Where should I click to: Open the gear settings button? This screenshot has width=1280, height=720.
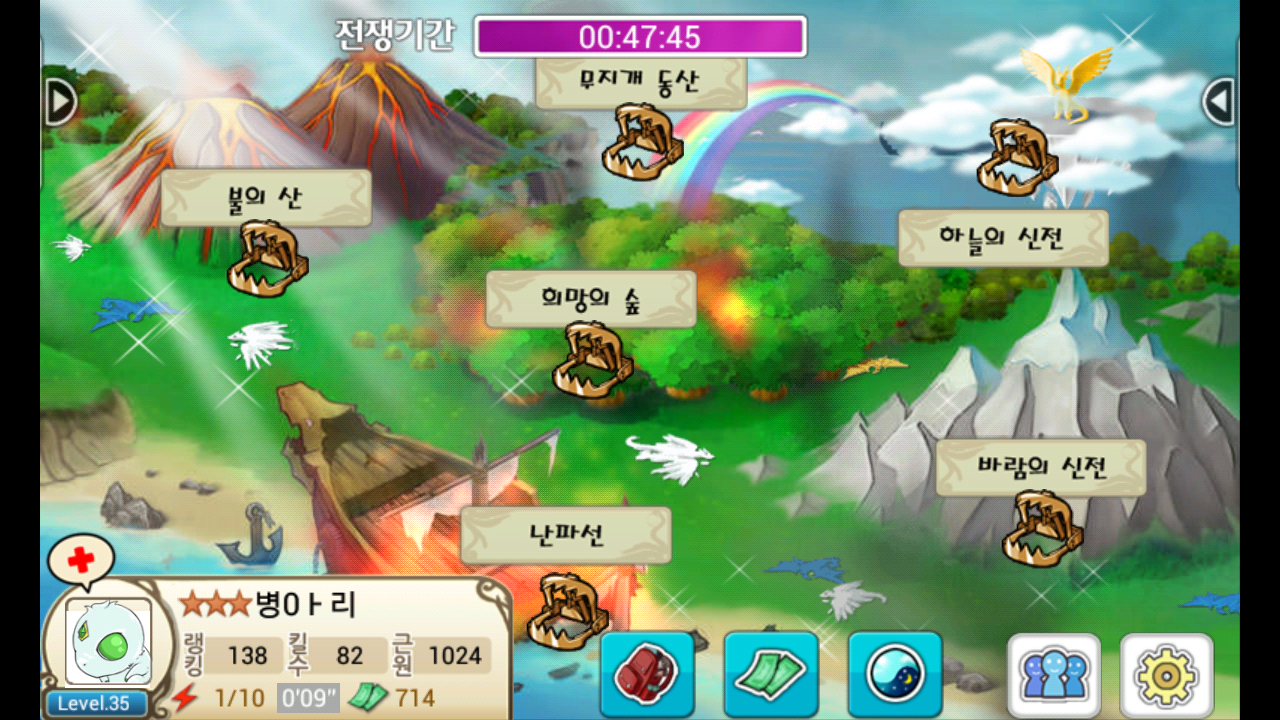click(1166, 675)
